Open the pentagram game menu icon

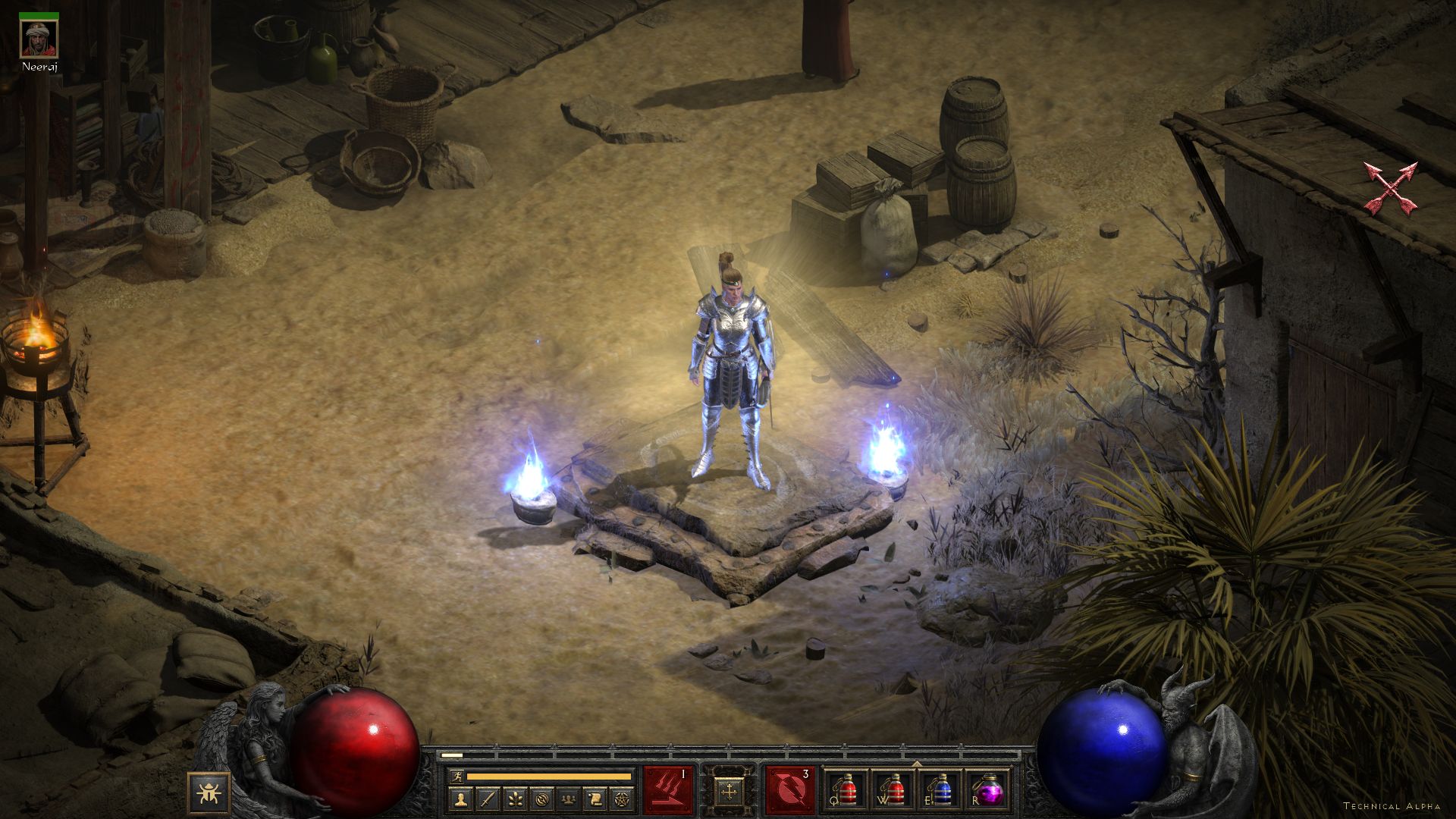(x=621, y=799)
